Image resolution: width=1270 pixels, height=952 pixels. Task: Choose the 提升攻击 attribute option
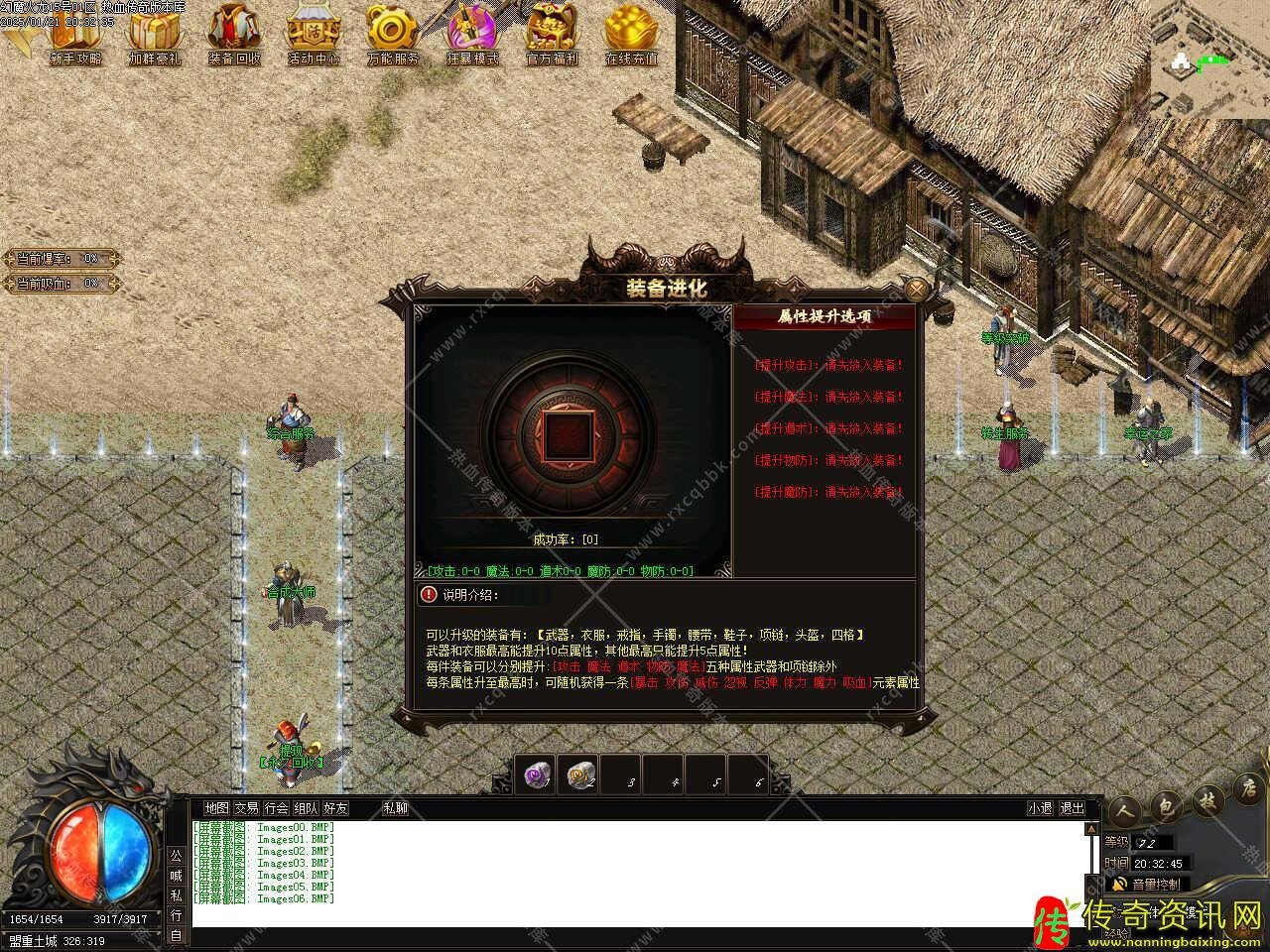tap(828, 365)
